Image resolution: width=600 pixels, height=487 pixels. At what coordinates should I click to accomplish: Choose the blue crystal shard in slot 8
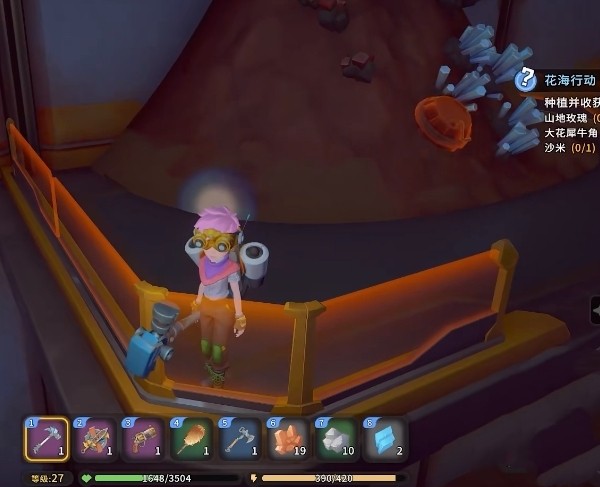click(x=385, y=439)
